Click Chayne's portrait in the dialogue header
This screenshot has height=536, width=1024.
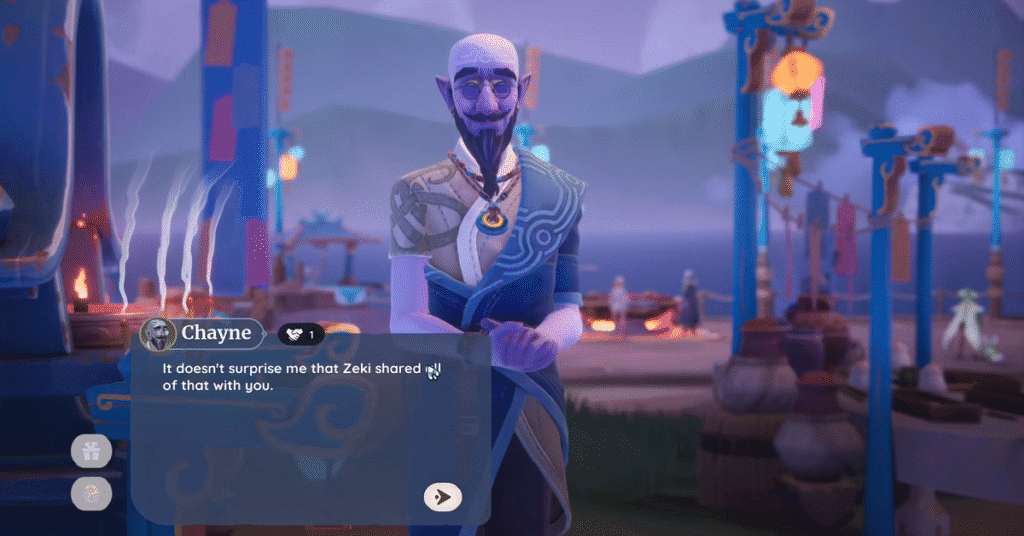(x=159, y=334)
